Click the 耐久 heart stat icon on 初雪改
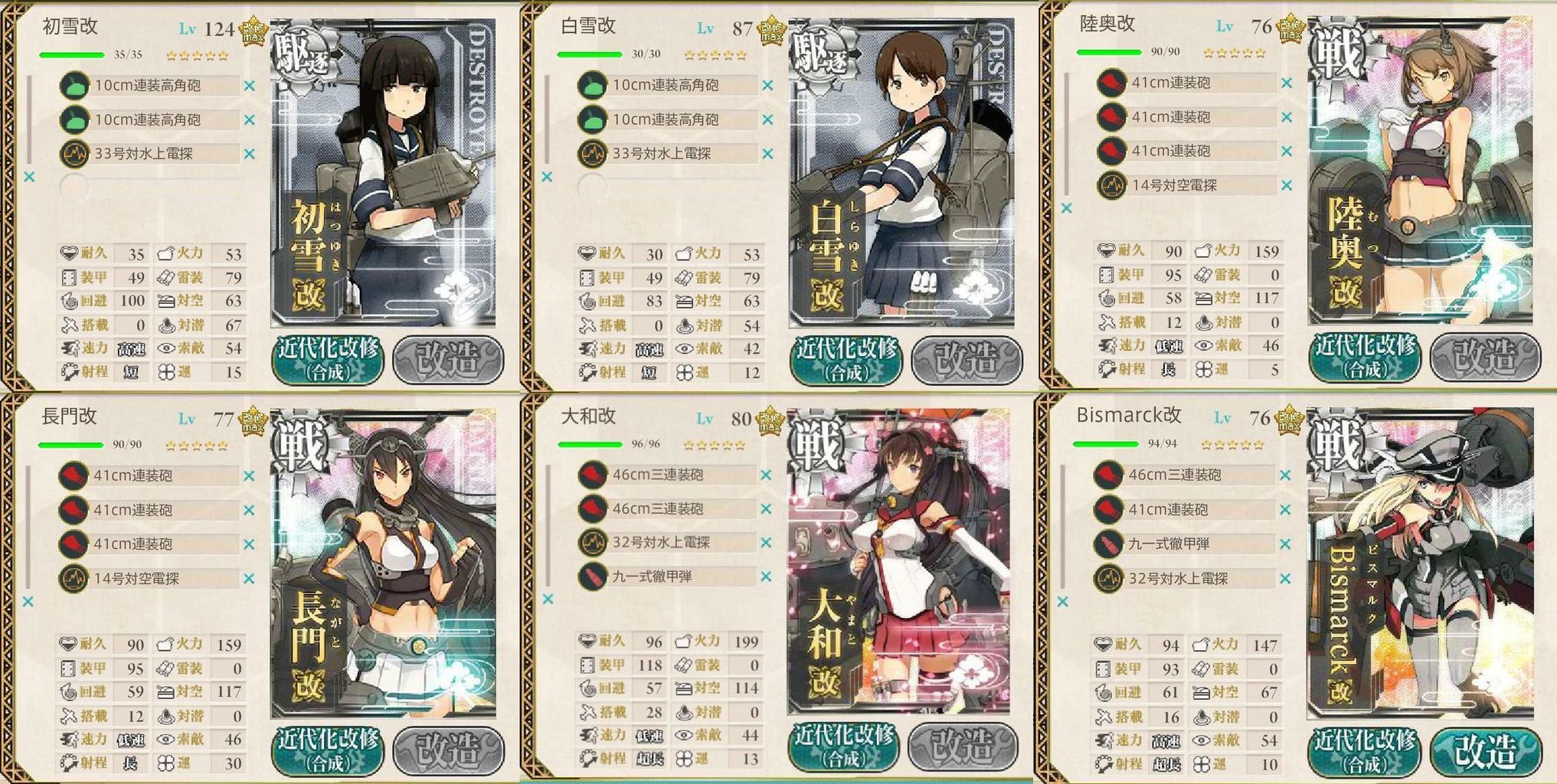 (68, 253)
